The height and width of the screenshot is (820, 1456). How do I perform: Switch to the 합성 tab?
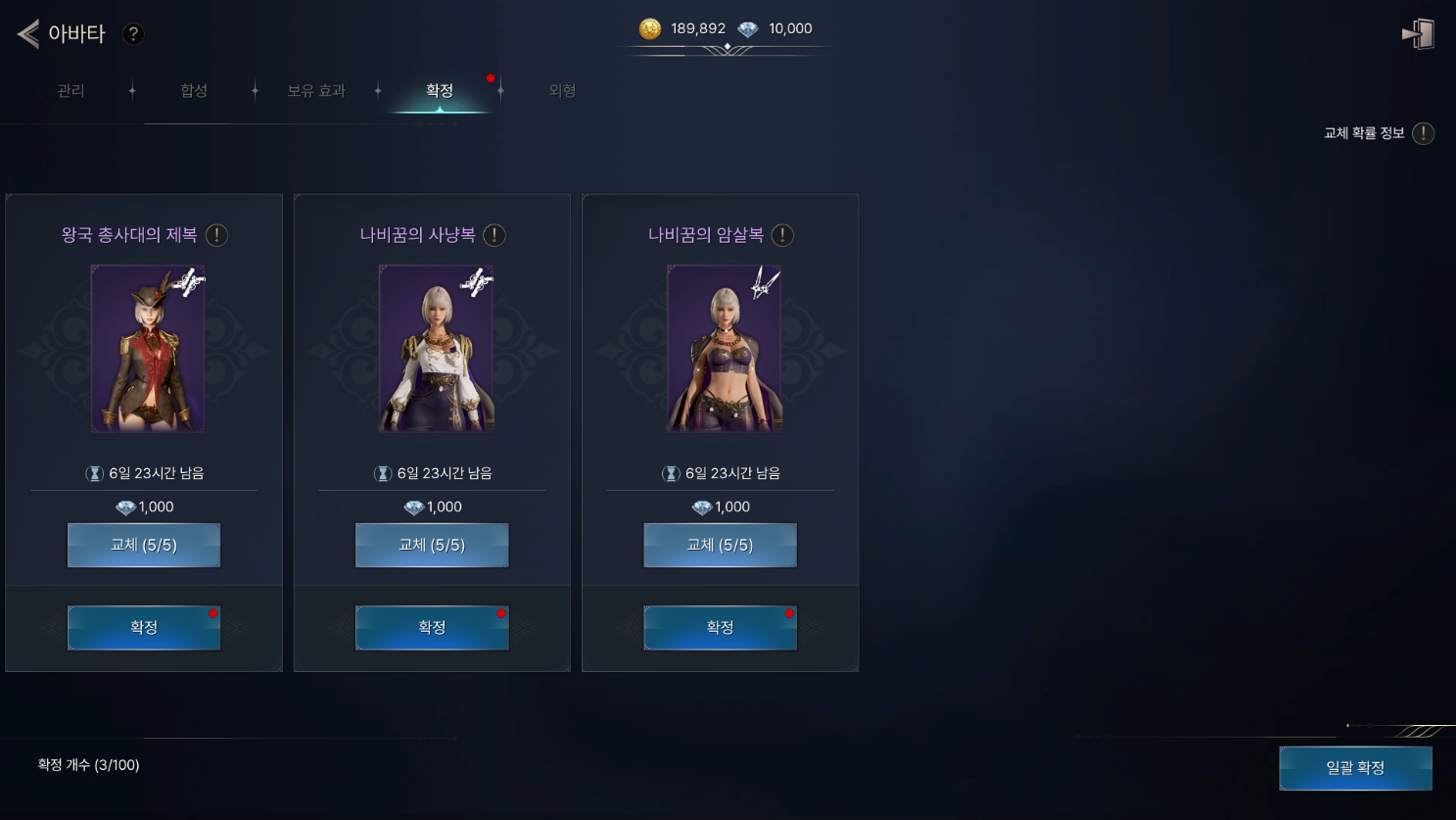[x=194, y=91]
